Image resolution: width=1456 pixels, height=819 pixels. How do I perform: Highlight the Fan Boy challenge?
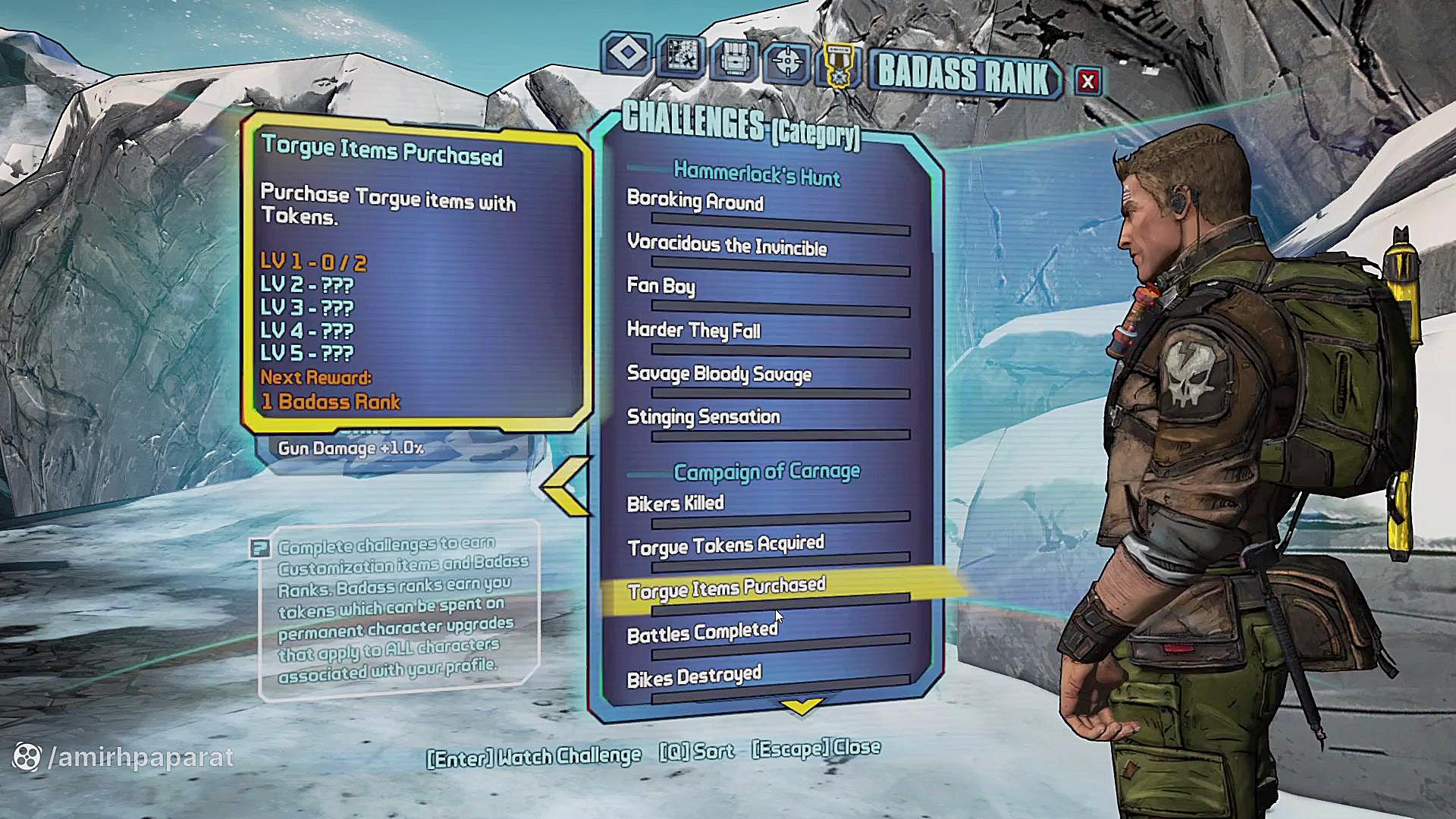pos(661,286)
